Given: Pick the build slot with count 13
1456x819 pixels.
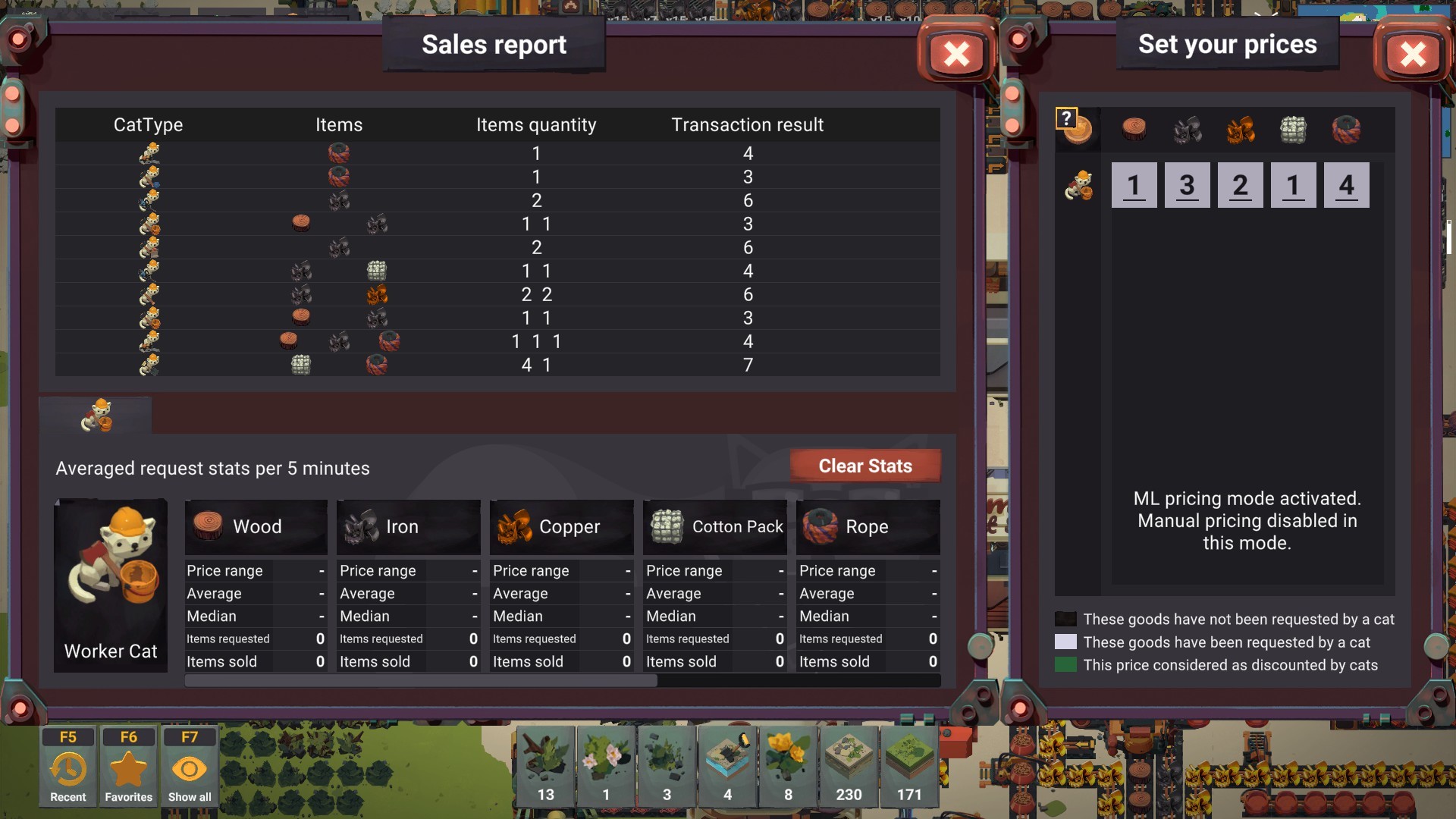Looking at the screenshot, I should pyautogui.click(x=545, y=766).
